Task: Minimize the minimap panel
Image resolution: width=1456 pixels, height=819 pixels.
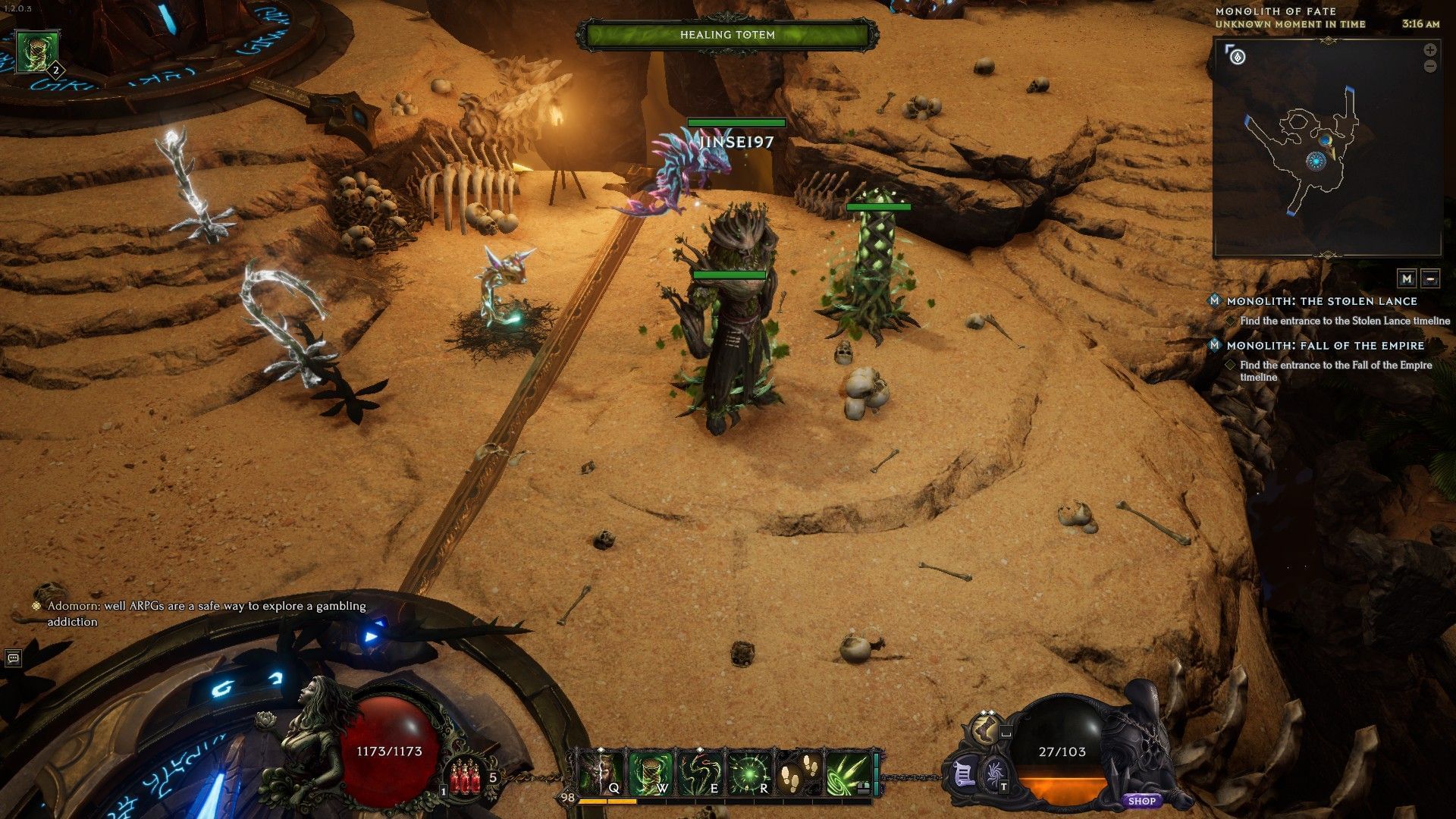Action: pyautogui.click(x=1430, y=278)
